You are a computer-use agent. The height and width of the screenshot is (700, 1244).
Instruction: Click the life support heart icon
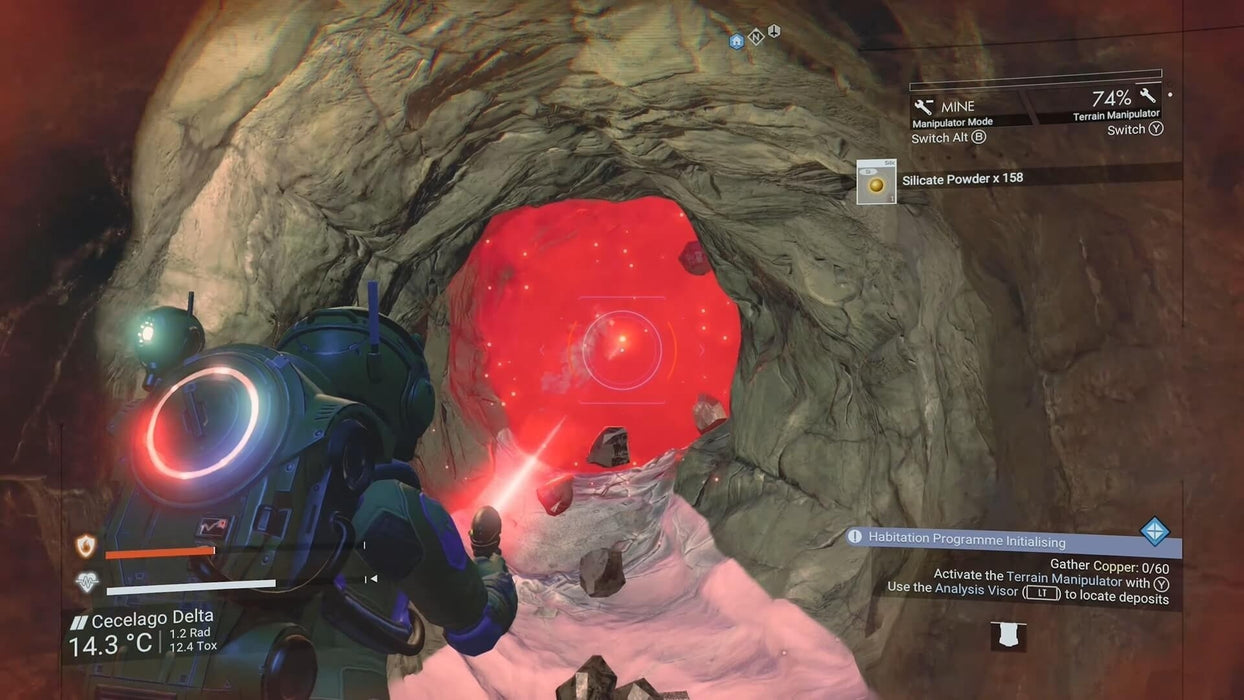coord(87,582)
